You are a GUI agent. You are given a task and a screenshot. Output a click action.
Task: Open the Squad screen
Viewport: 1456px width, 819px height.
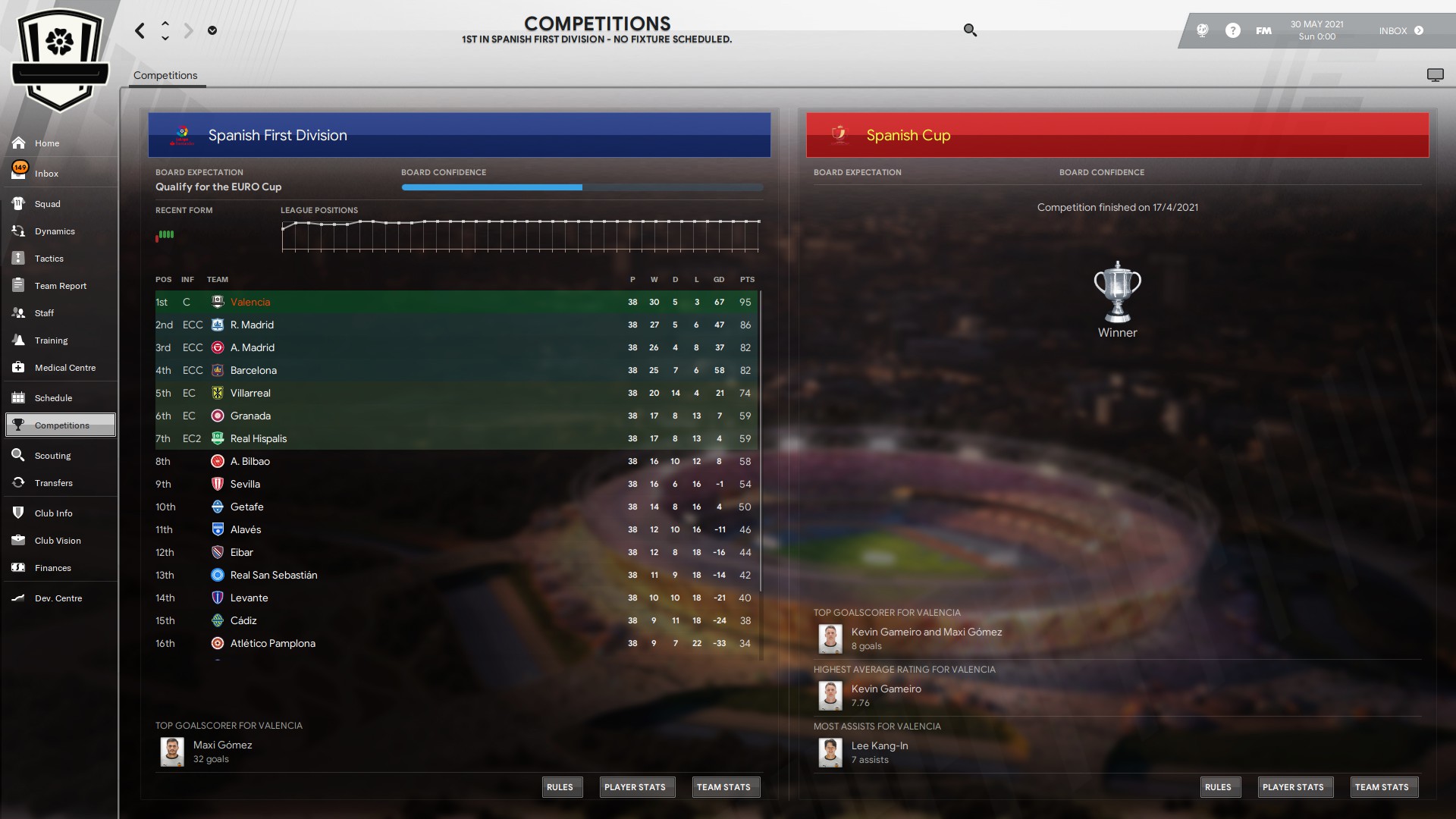pos(47,204)
